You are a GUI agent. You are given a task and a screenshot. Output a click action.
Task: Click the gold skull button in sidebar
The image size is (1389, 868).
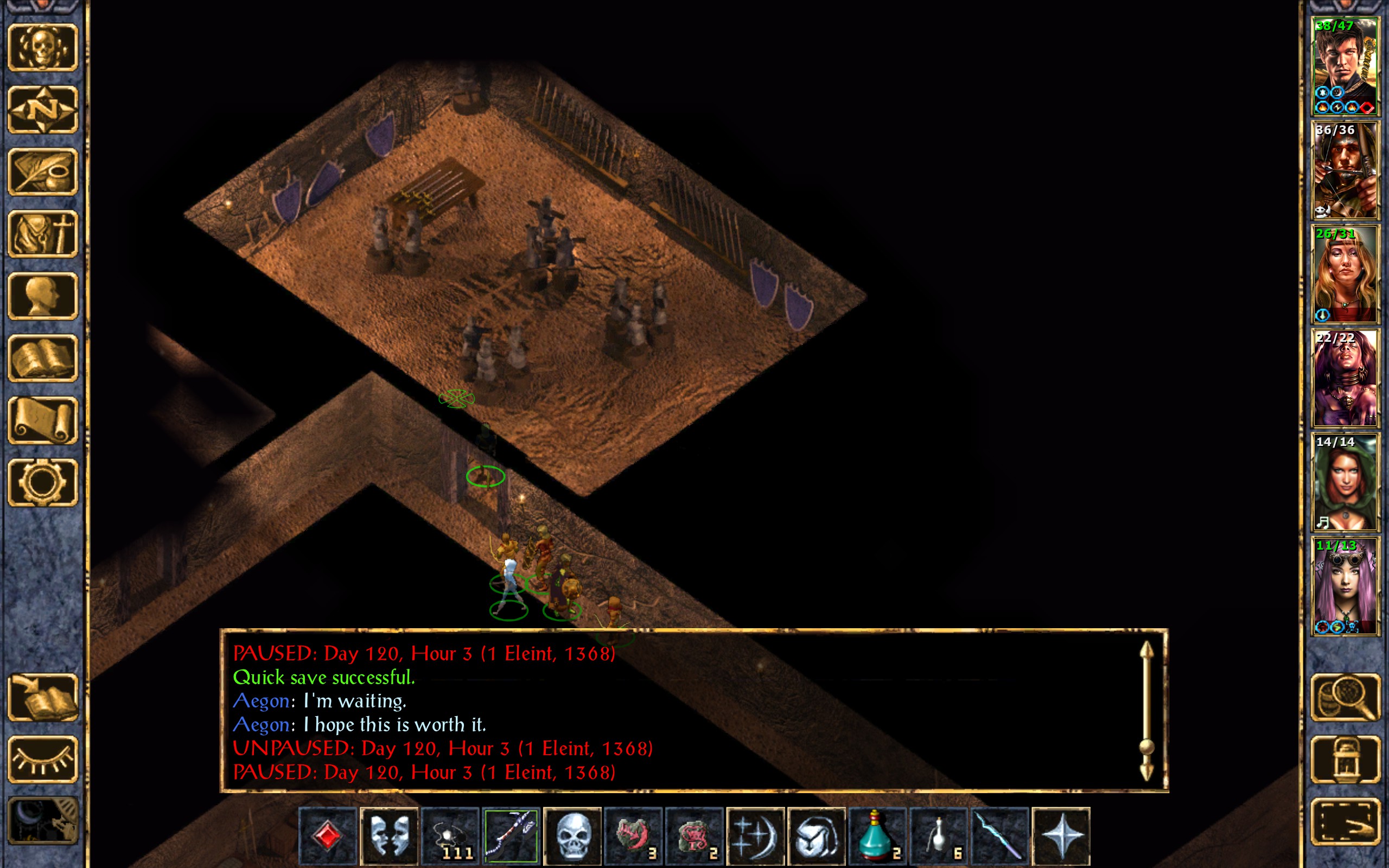43,47
